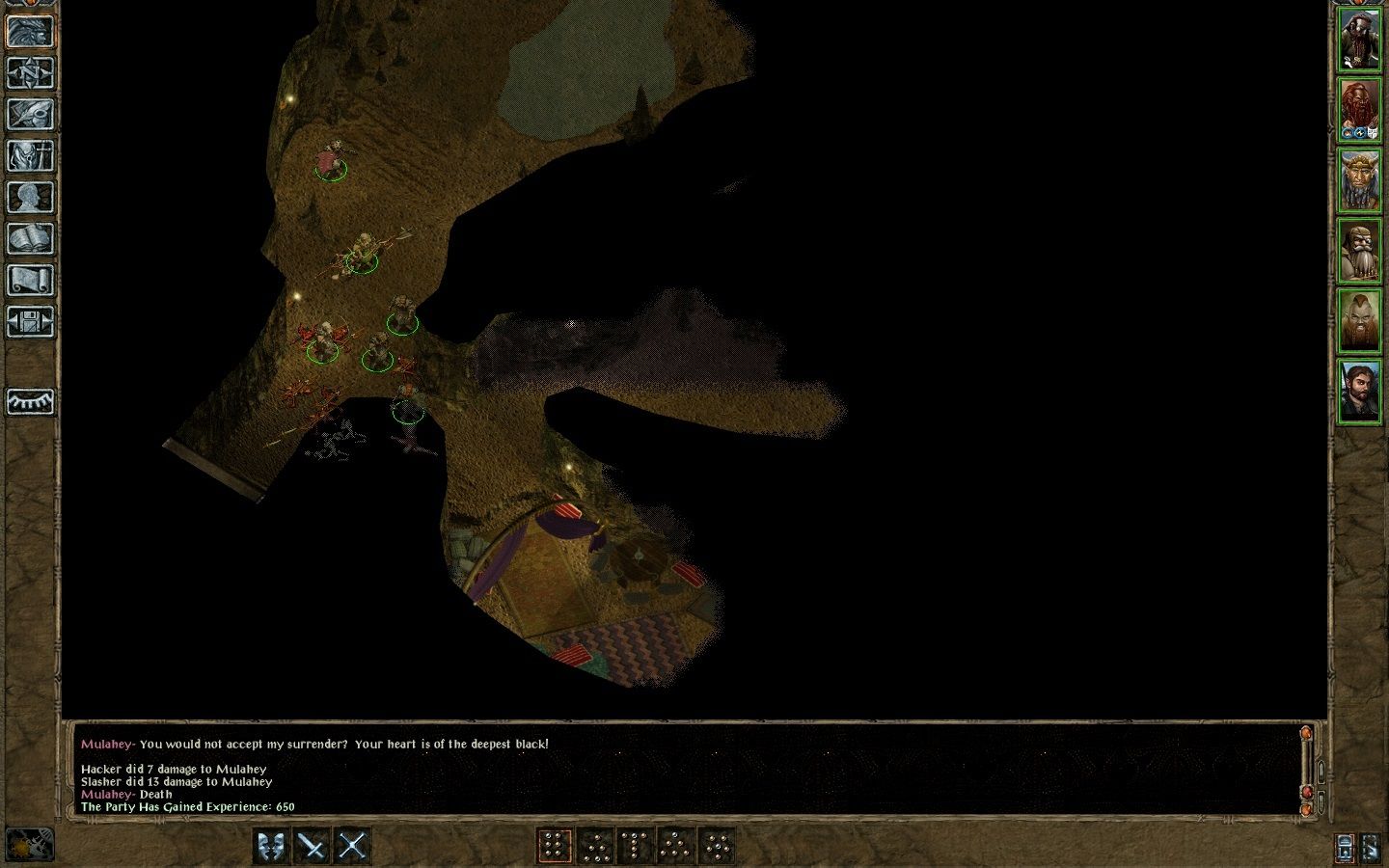Open the inventory screen button
The height and width of the screenshot is (868, 1389).
click(30, 155)
